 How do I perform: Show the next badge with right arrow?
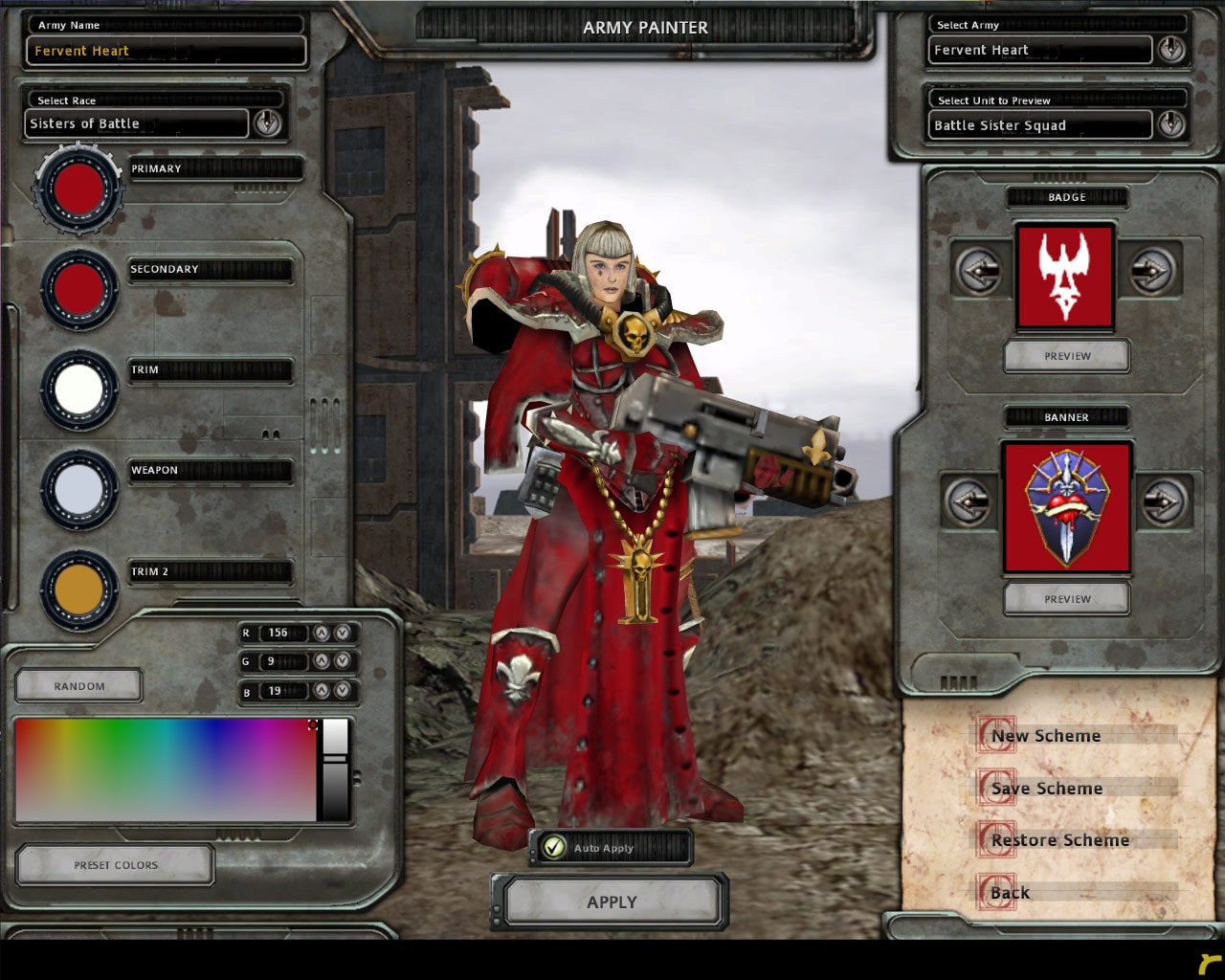click(x=1151, y=272)
